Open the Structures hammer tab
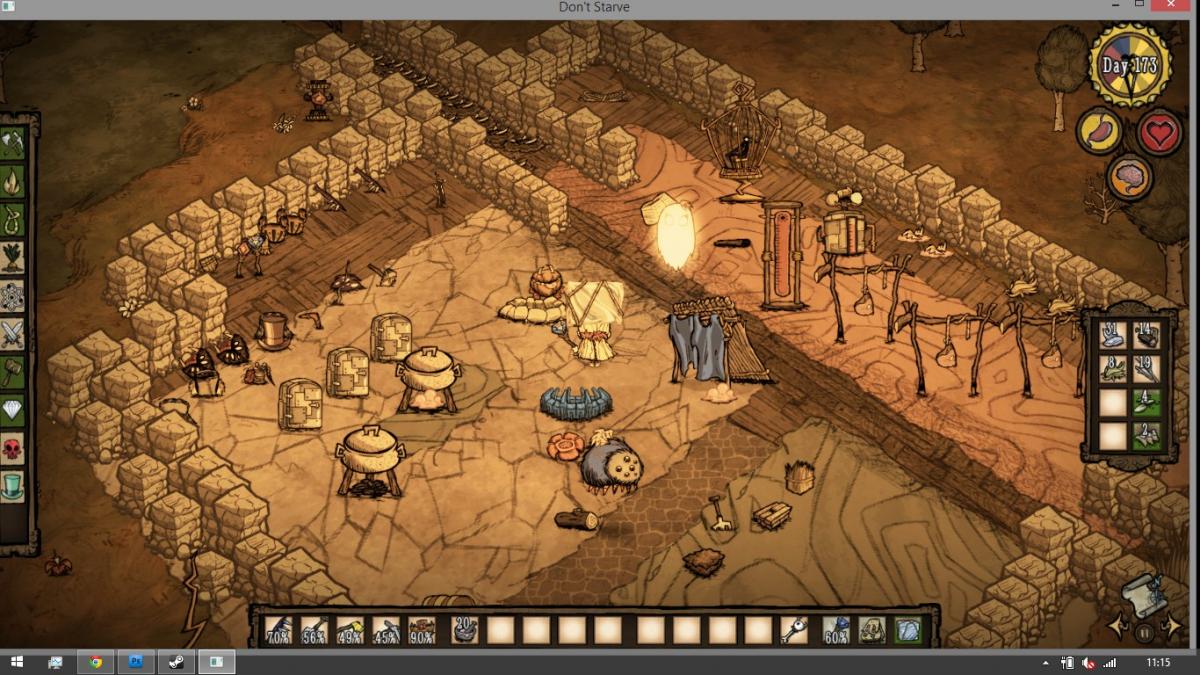The image size is (1200, 675). pos(13,370)
